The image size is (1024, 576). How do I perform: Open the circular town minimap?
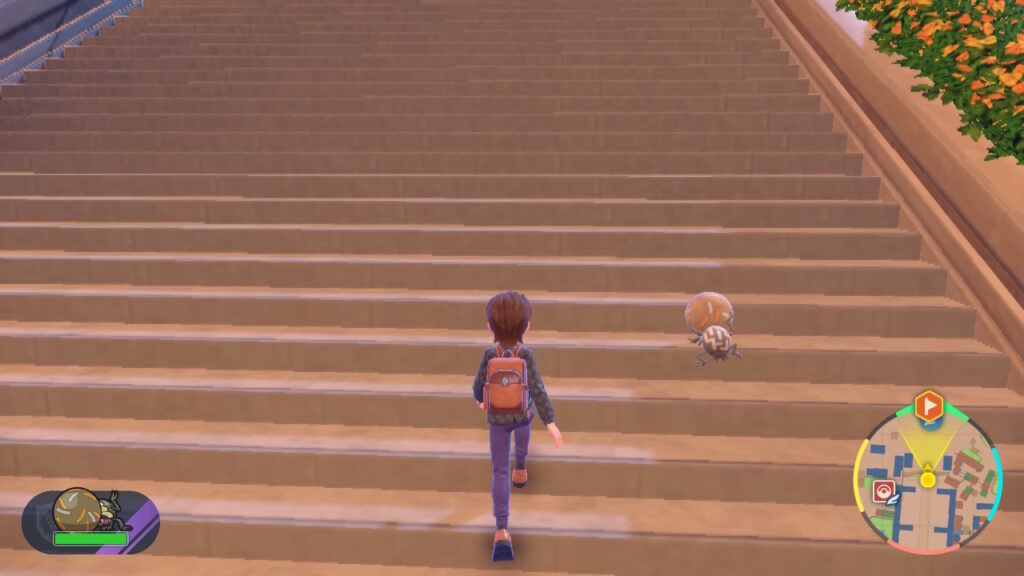(x=926, y=482)
